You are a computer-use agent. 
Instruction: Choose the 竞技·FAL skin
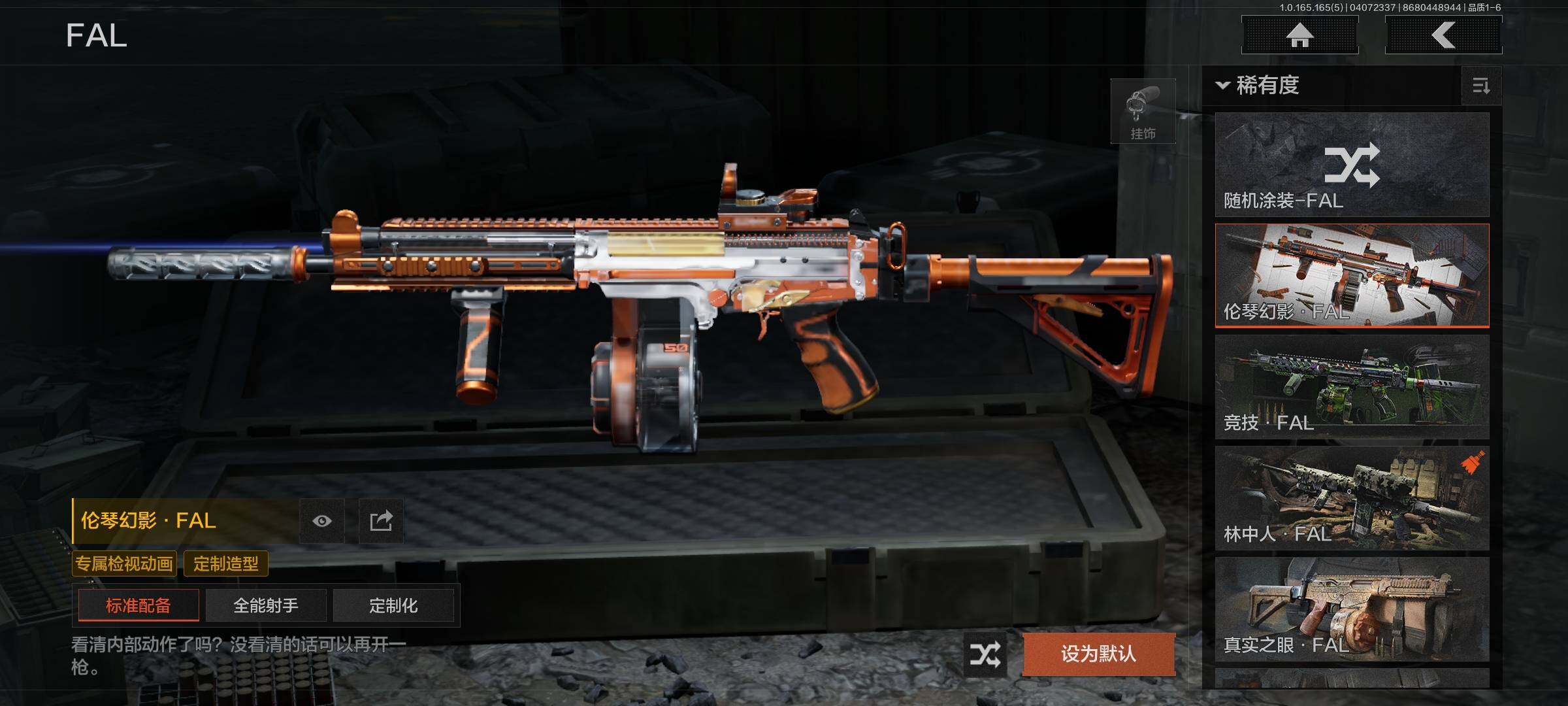pyautogui.click(x=1352, y=387)
